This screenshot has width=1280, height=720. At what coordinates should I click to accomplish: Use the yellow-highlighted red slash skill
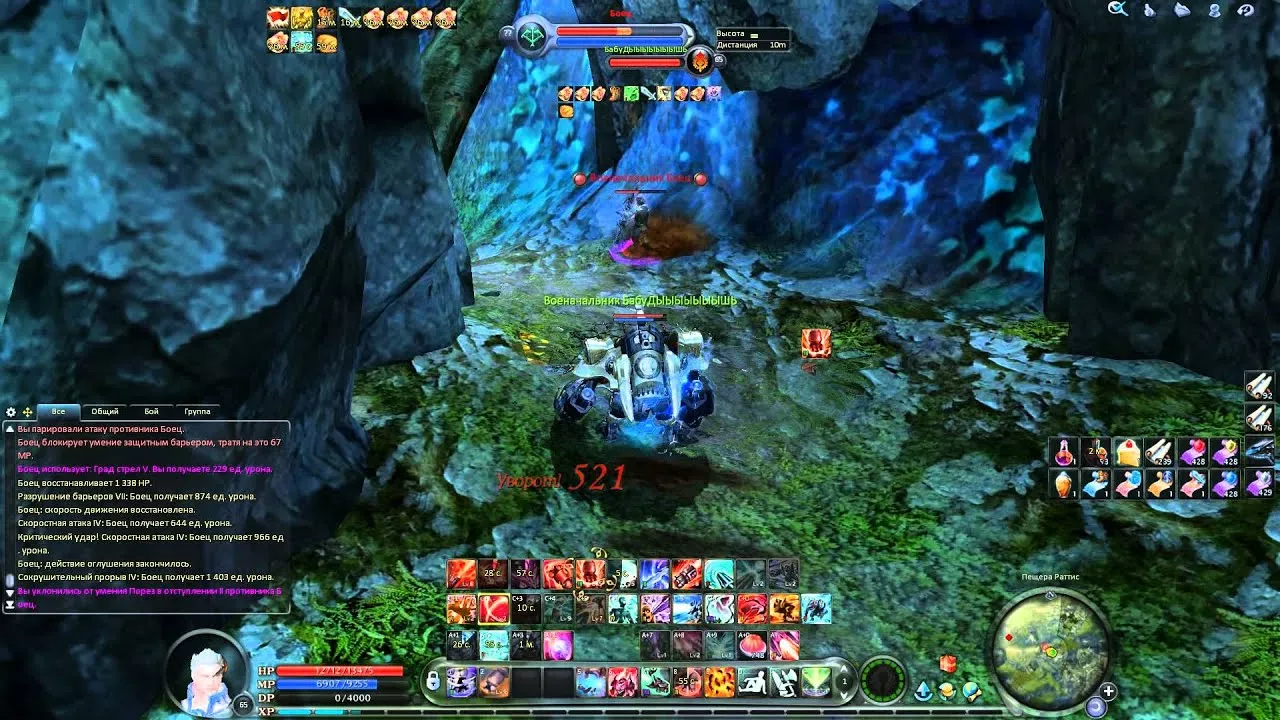tap(493, 608)
